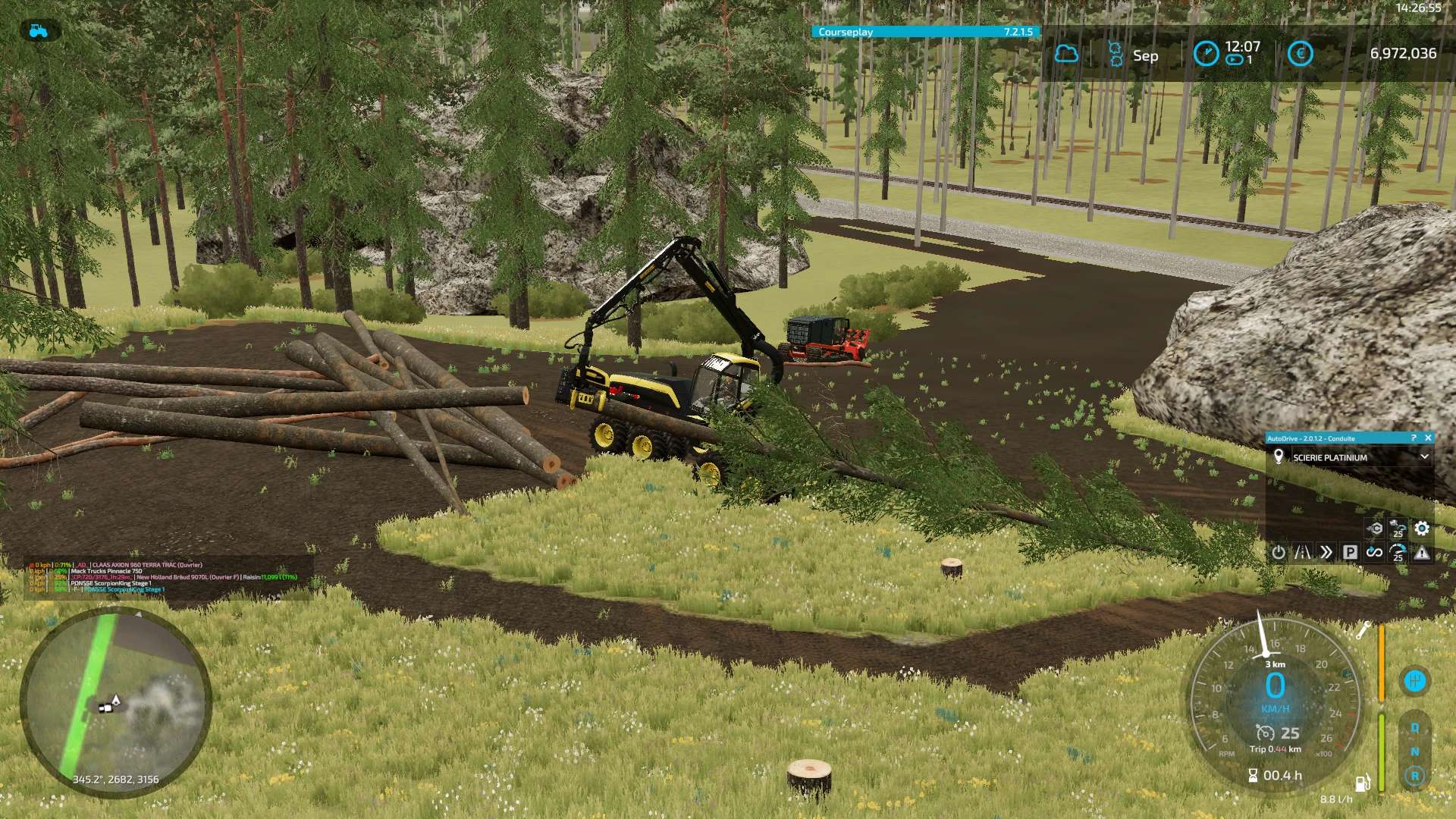Select CLAAS AXION 960 TERRA TRAC row
The height and width of the screenshot is (819, 1456).
click(146, 565)
